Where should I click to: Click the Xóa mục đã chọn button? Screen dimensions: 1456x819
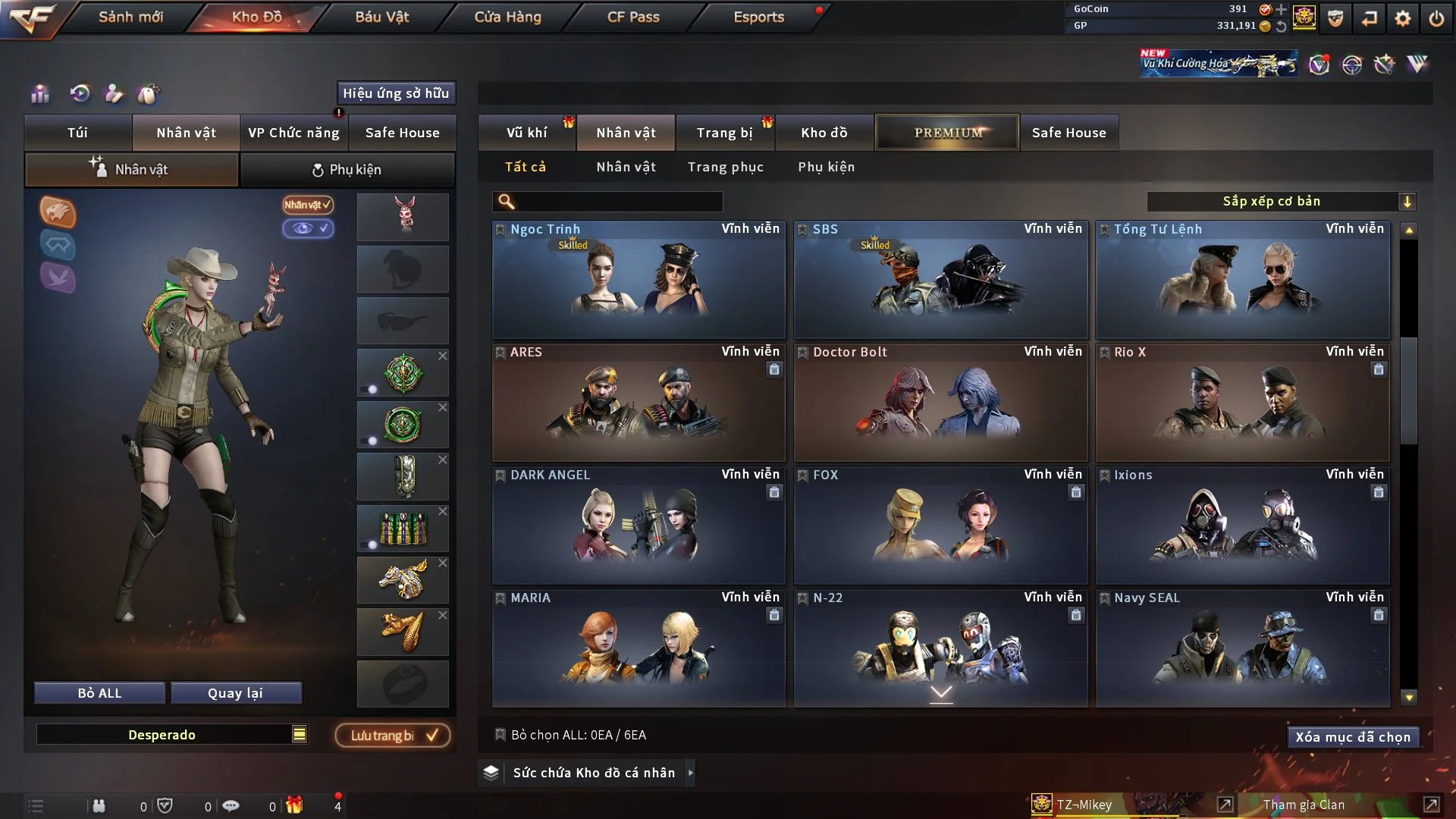pyautogui.click(x=1353, y=736)
